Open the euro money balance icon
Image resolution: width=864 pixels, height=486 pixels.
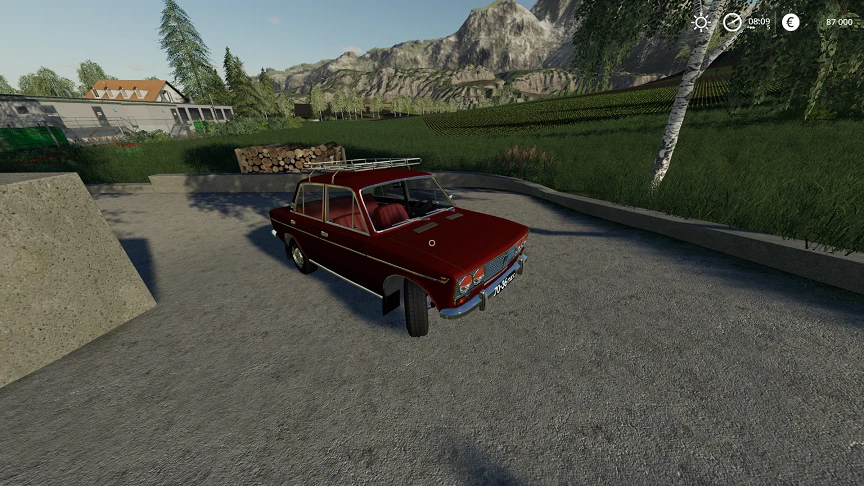(x=791, y=22)
